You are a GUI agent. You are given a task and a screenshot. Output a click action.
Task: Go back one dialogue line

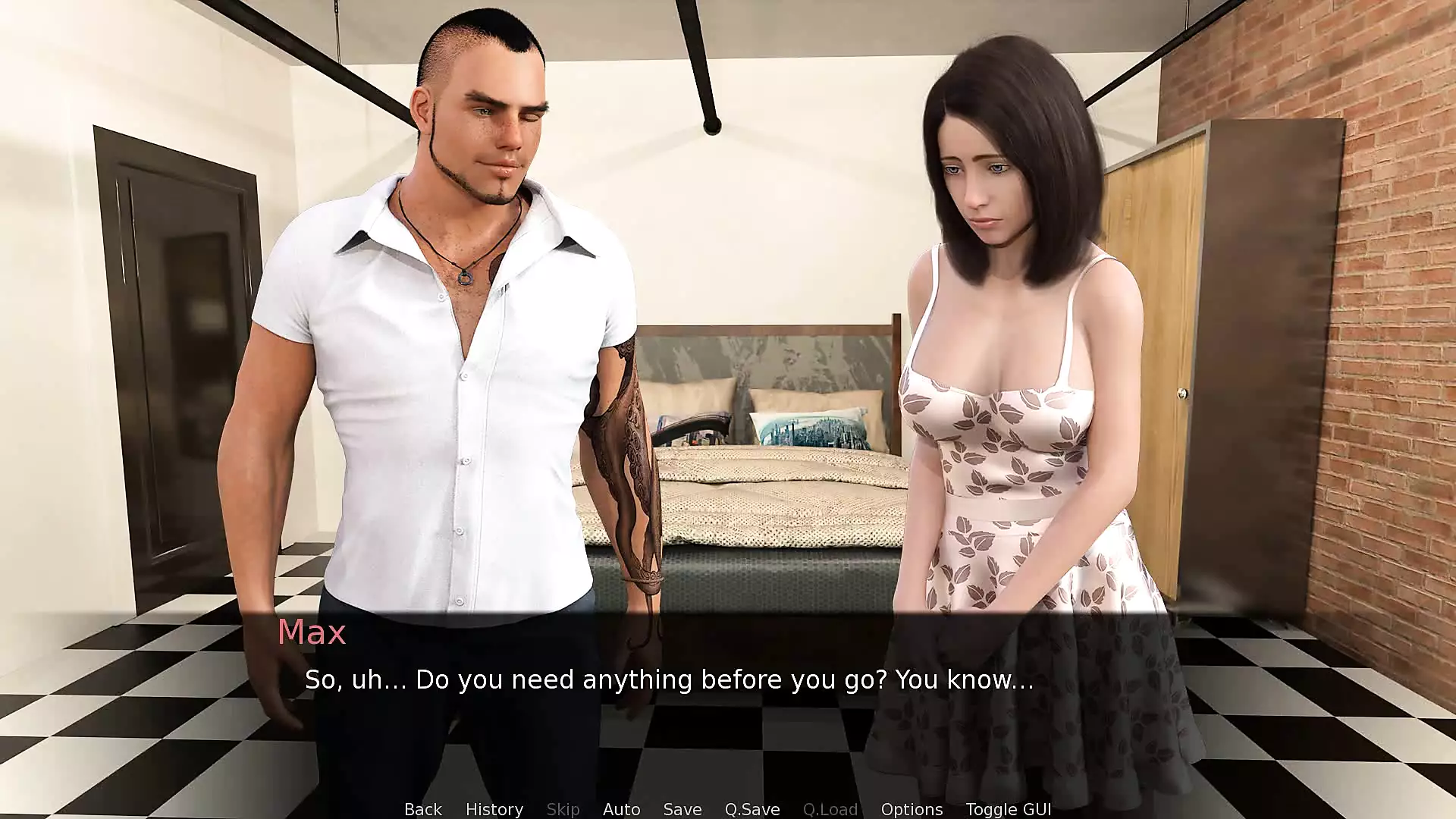tap(422, 809)
